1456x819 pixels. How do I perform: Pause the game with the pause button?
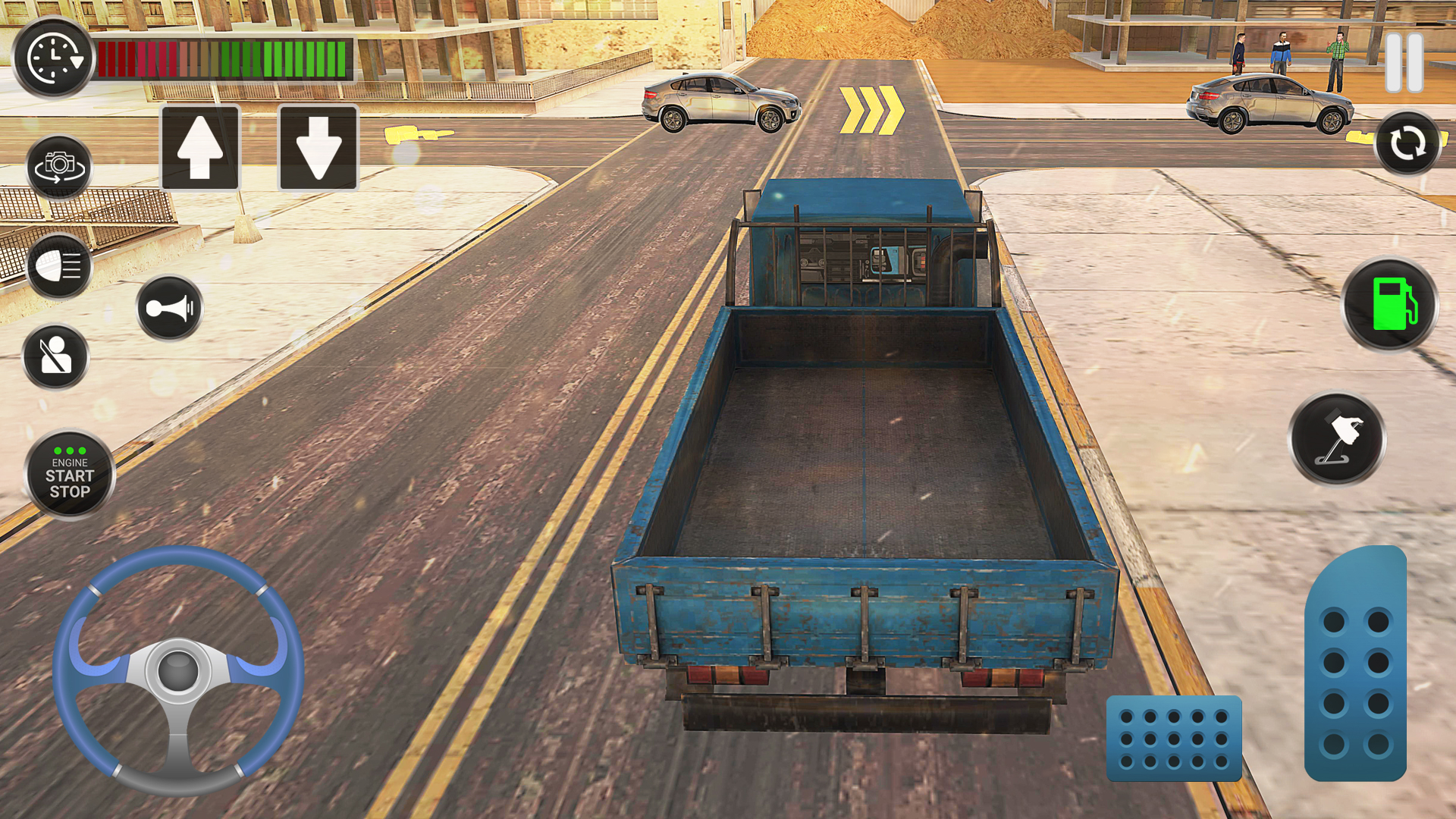(1404, 62)
